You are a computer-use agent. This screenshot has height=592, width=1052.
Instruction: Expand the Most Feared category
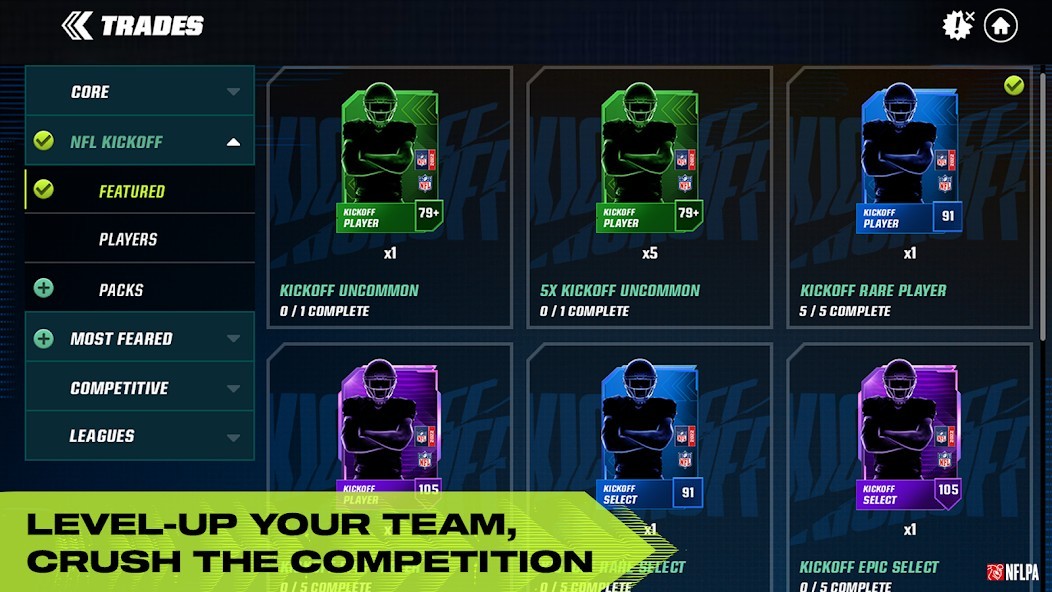(x=140, y=339)
